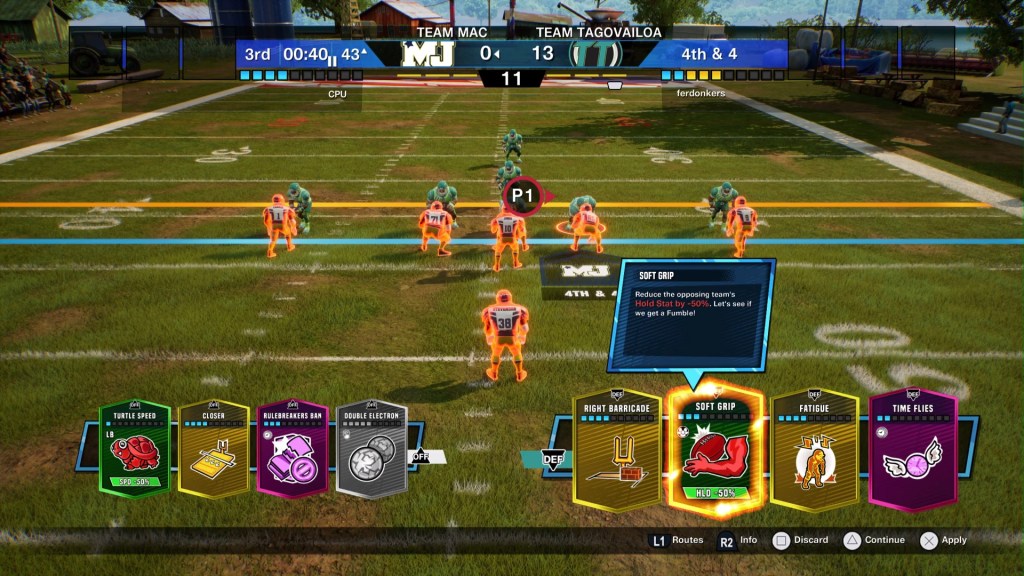Pick the Fatigue card
The image size is (1024, 576).
pos(814,450)
